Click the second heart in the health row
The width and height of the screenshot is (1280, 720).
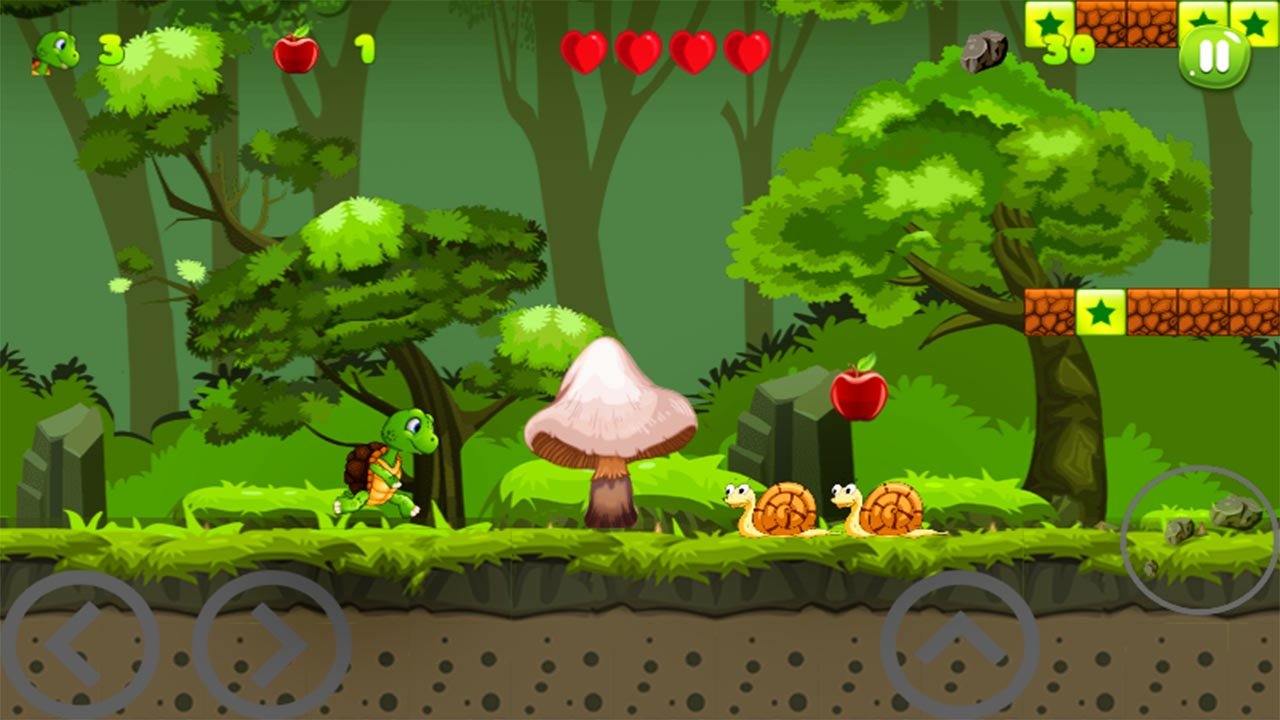640,48
